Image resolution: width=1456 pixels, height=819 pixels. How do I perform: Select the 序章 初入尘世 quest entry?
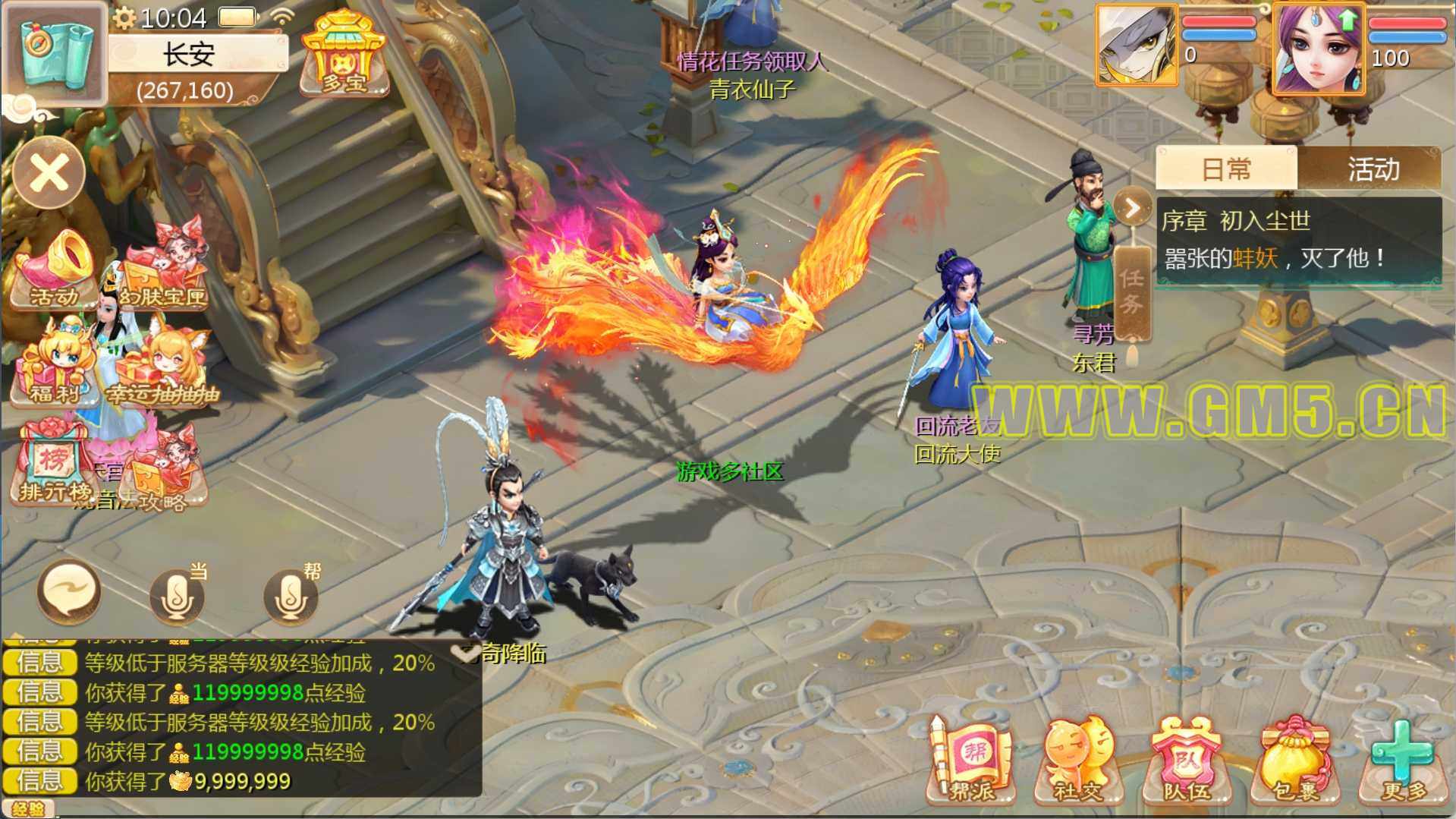[1297, 240]
